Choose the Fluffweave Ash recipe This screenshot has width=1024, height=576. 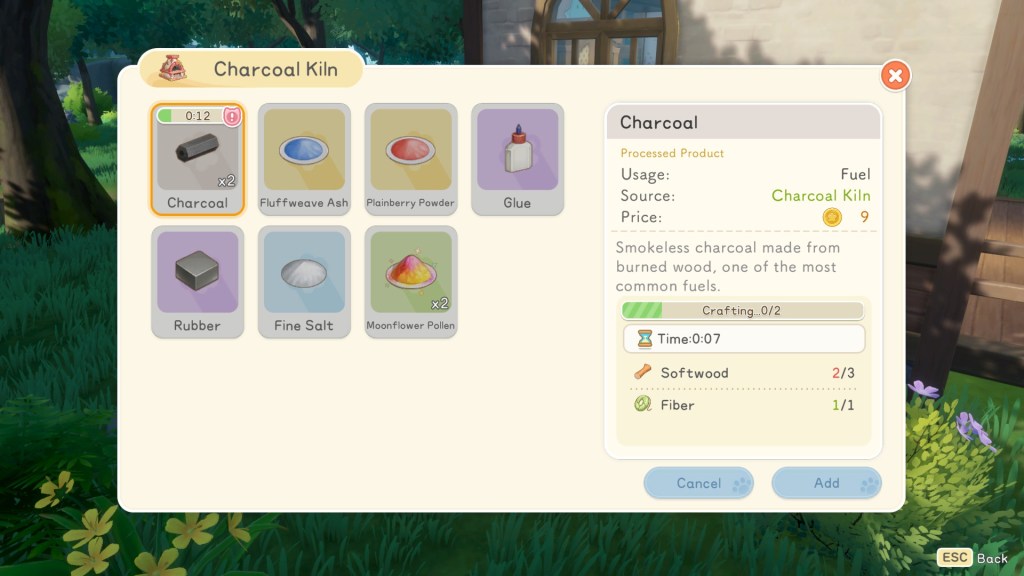(304, 159)
